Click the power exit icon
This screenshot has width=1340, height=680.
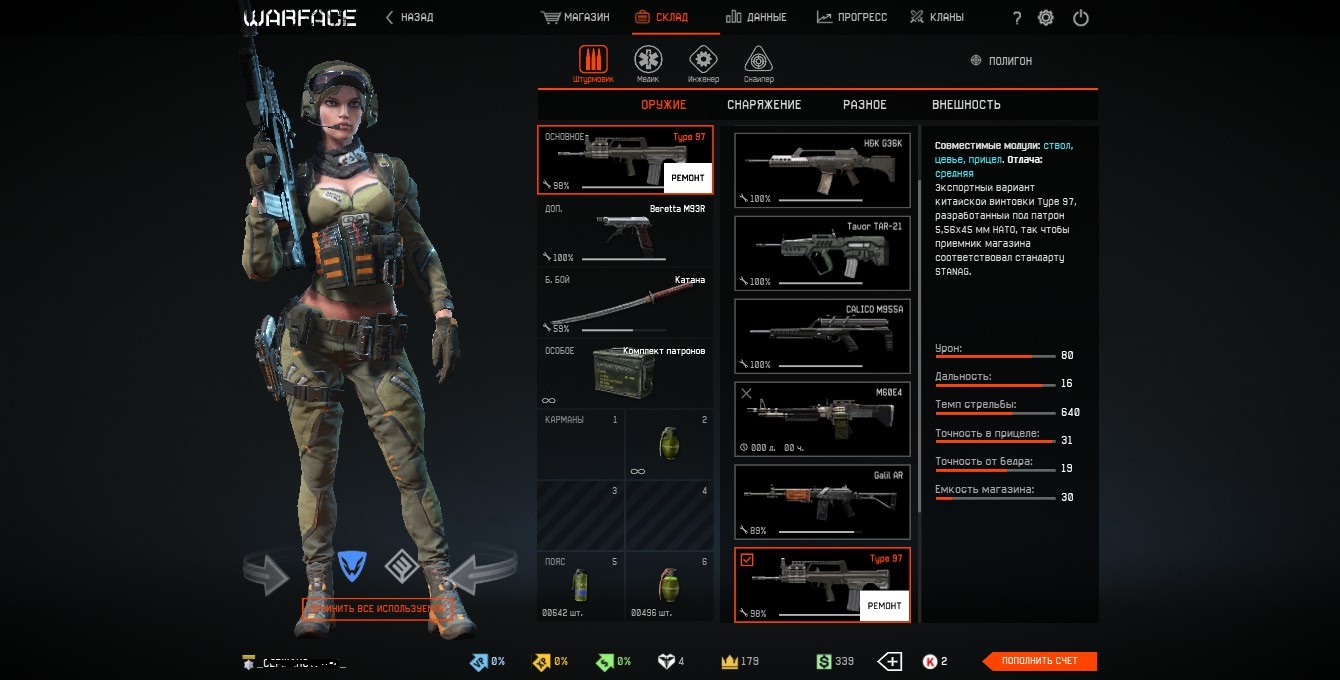tap(1080, 18)
